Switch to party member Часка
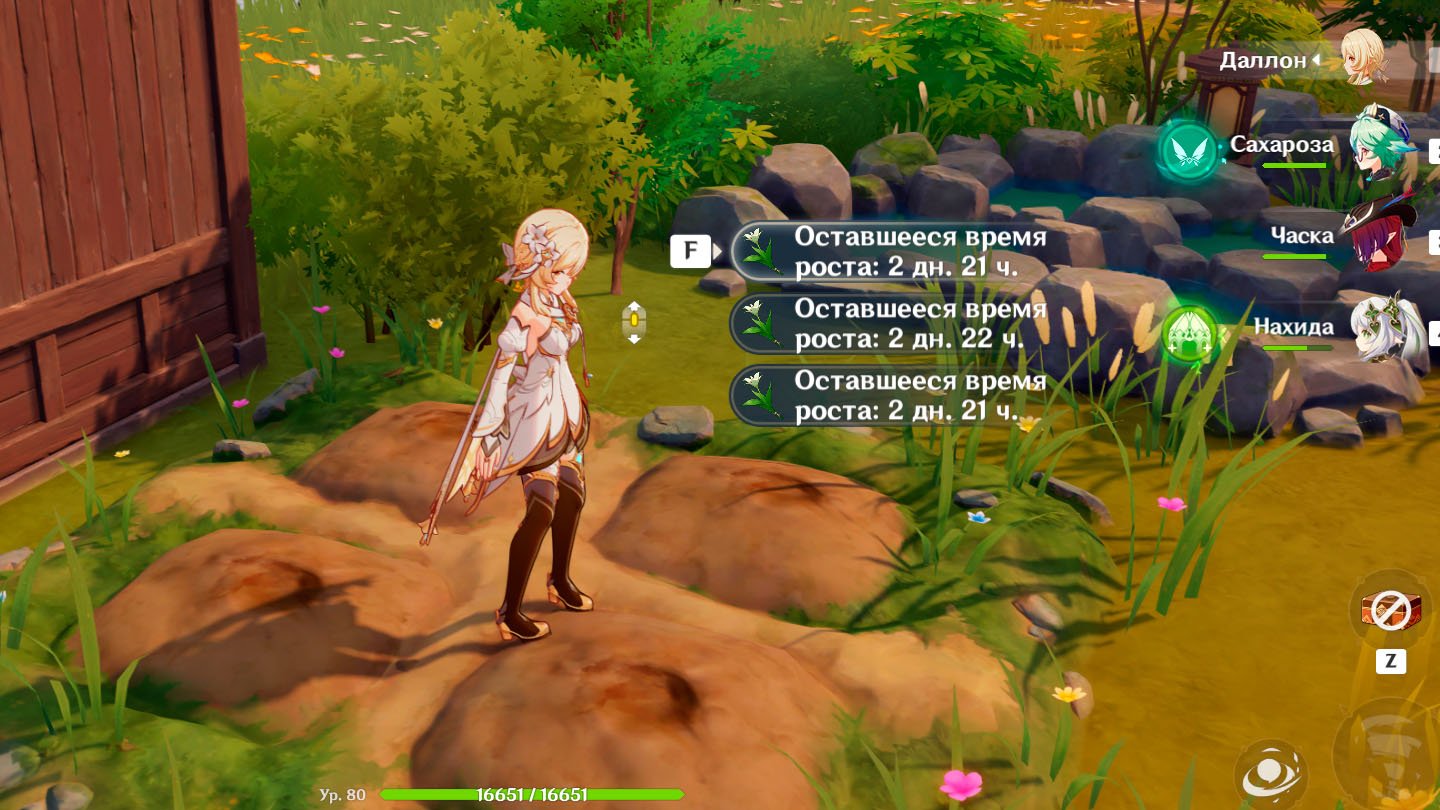1440x810 pixels. click(1382, 238)
